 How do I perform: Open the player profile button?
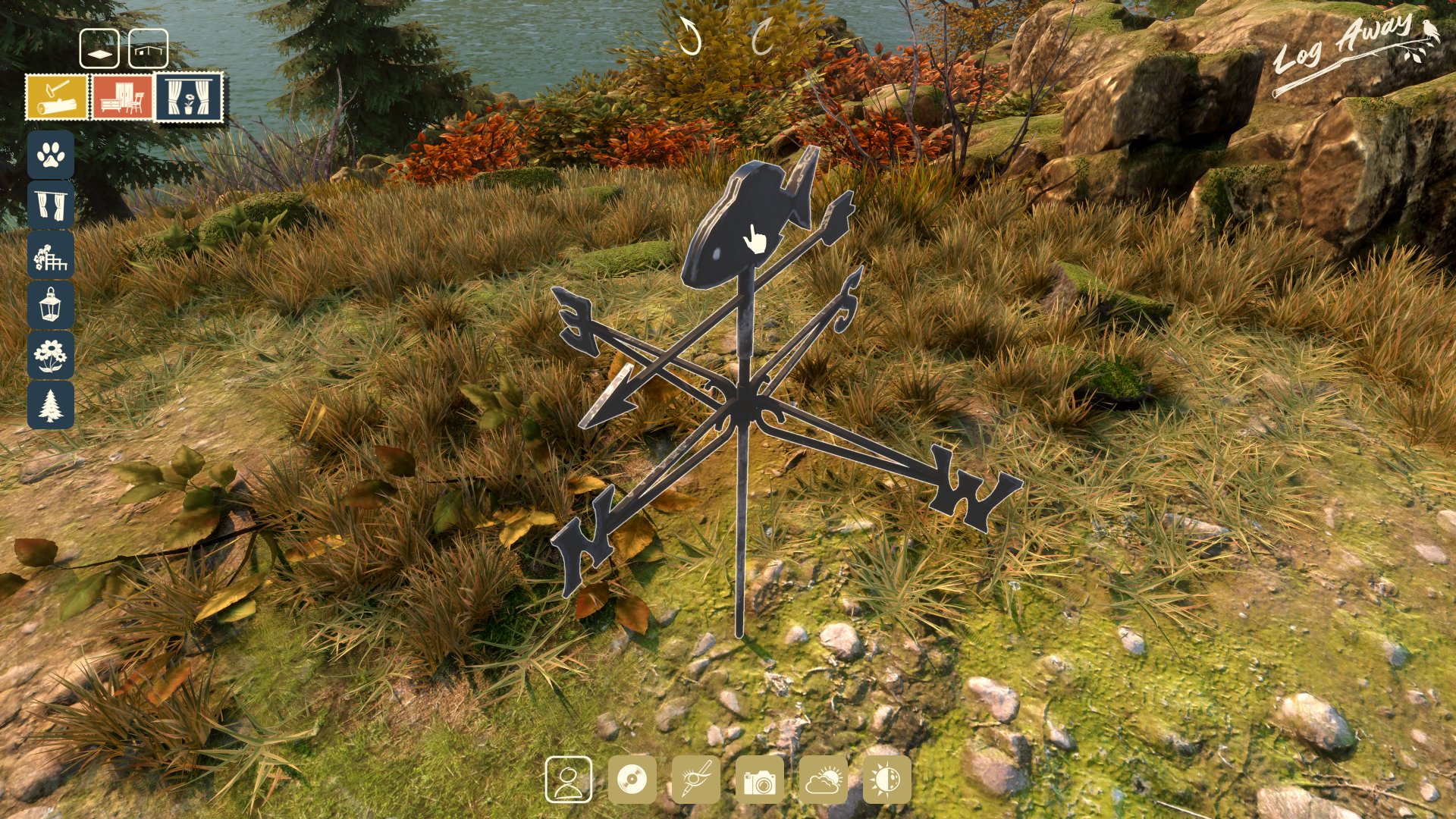tap(568, 780)
